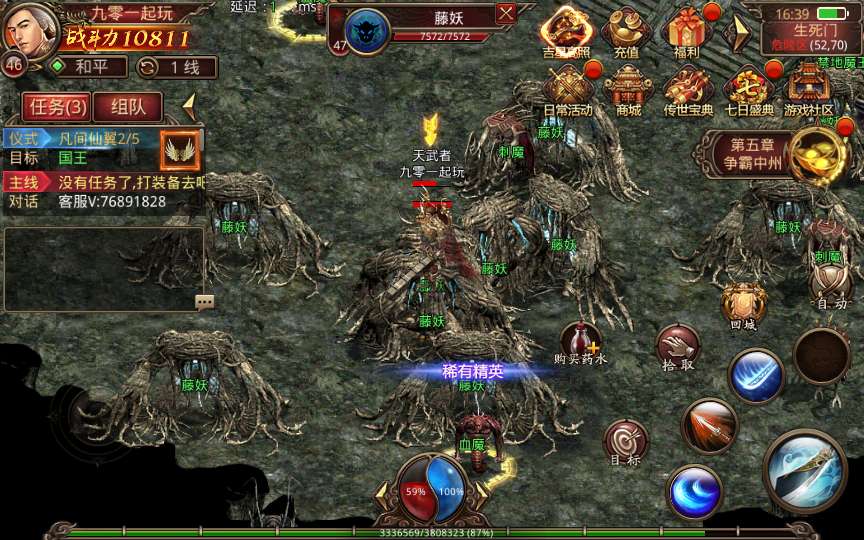This screenshot has width=864, height=540.
Task: Open the 任务(3) quest tab
Action: point(57,106)
